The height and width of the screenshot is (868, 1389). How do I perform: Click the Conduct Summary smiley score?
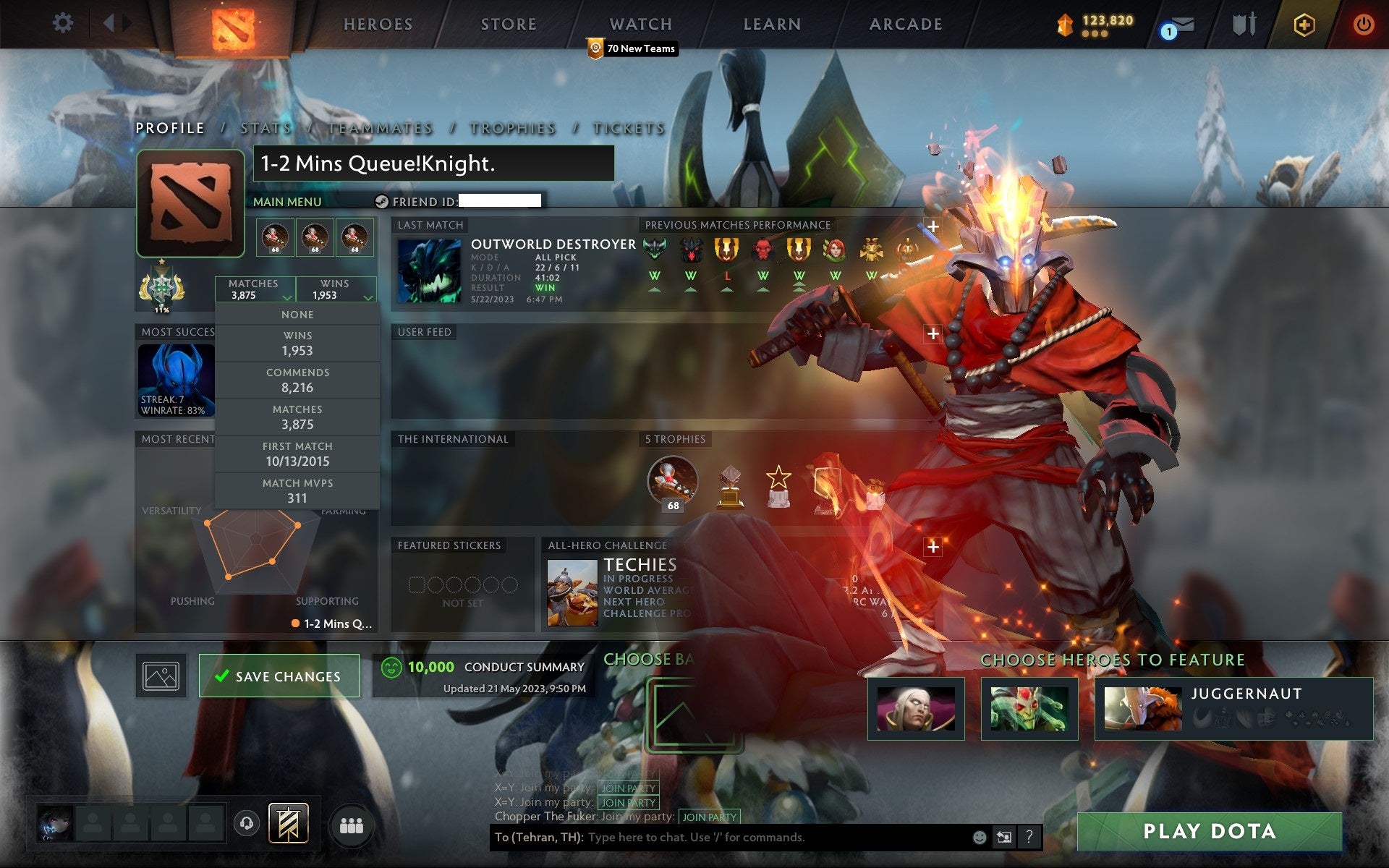coord(391,666)
